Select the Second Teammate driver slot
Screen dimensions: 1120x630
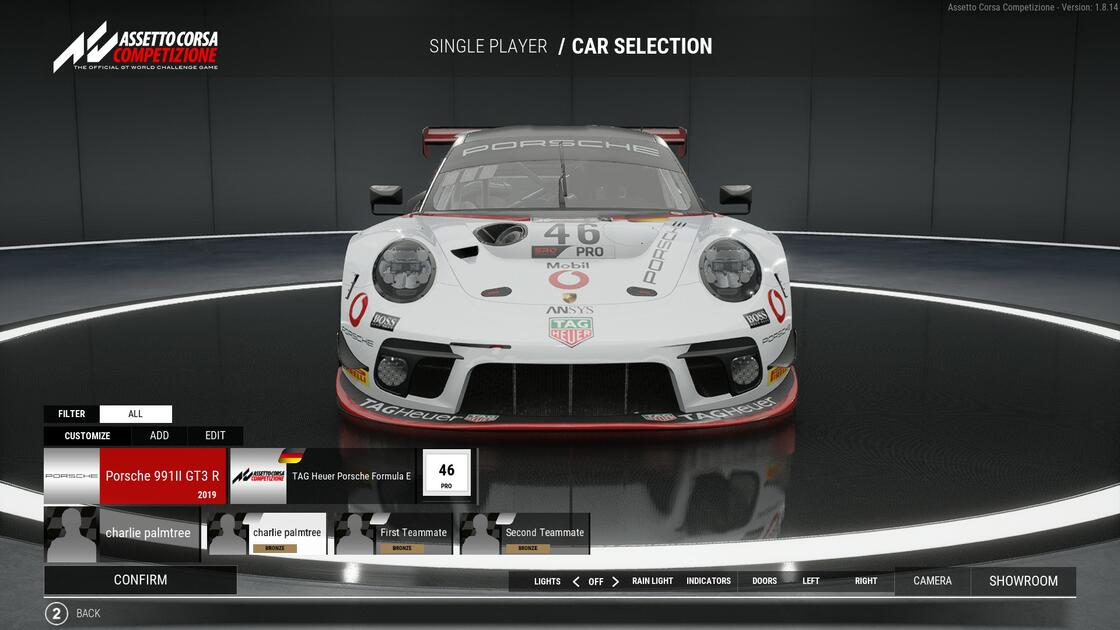click(524, 534)
